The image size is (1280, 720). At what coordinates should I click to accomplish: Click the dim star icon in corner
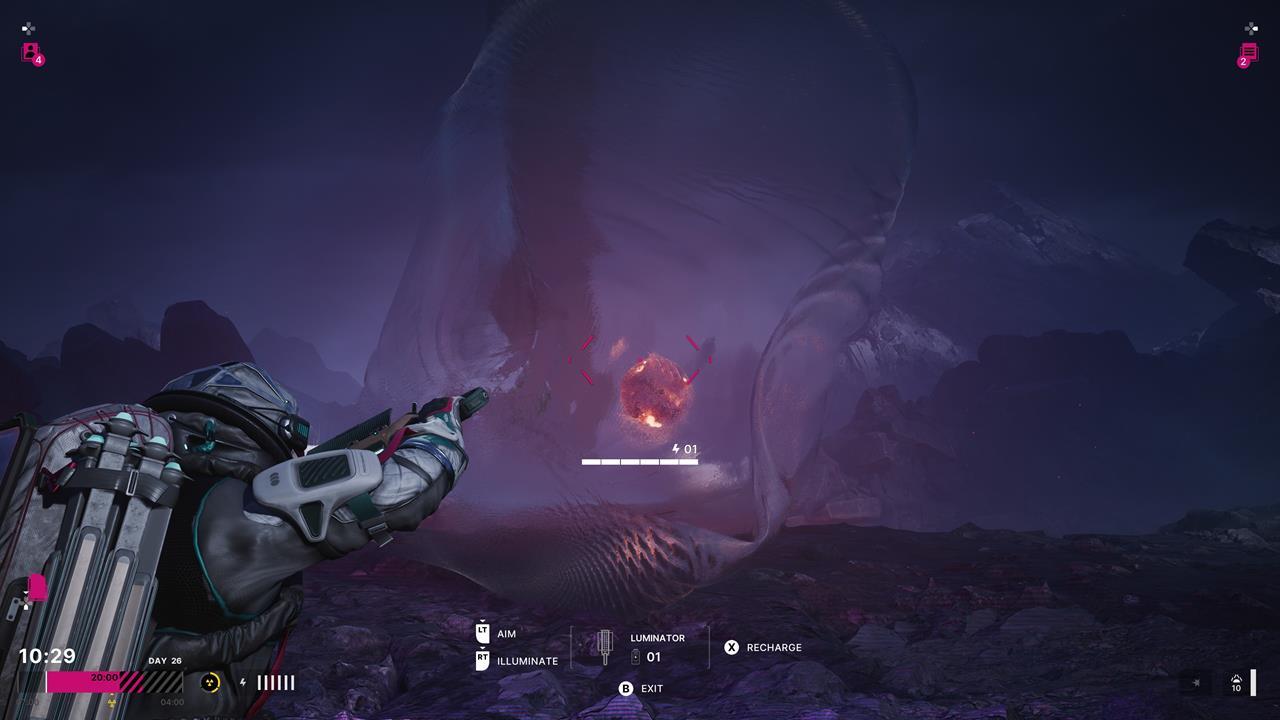point(1195,682)
